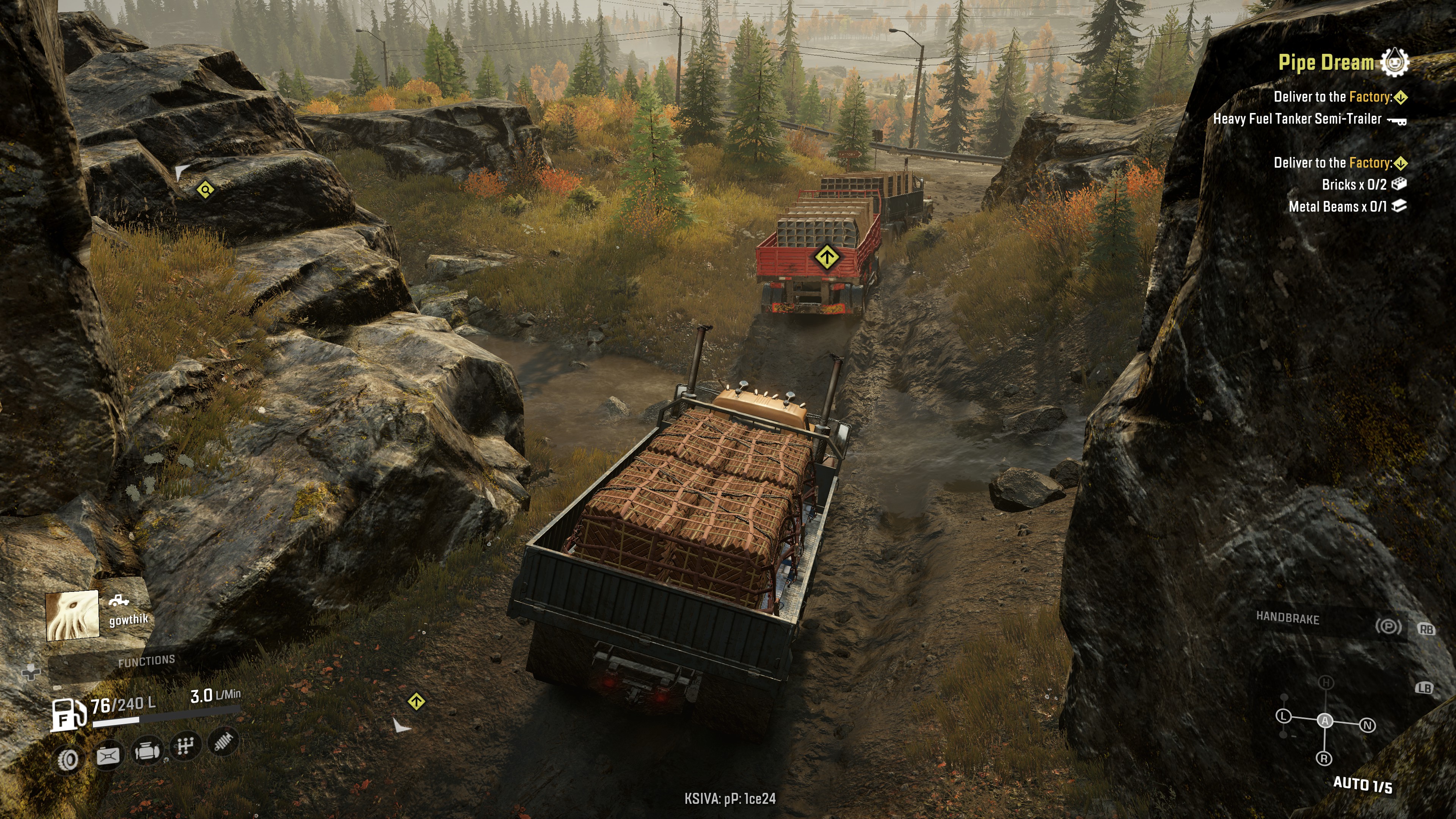
Task: Click the suspension spring status icon
Action: pos(224,742)
